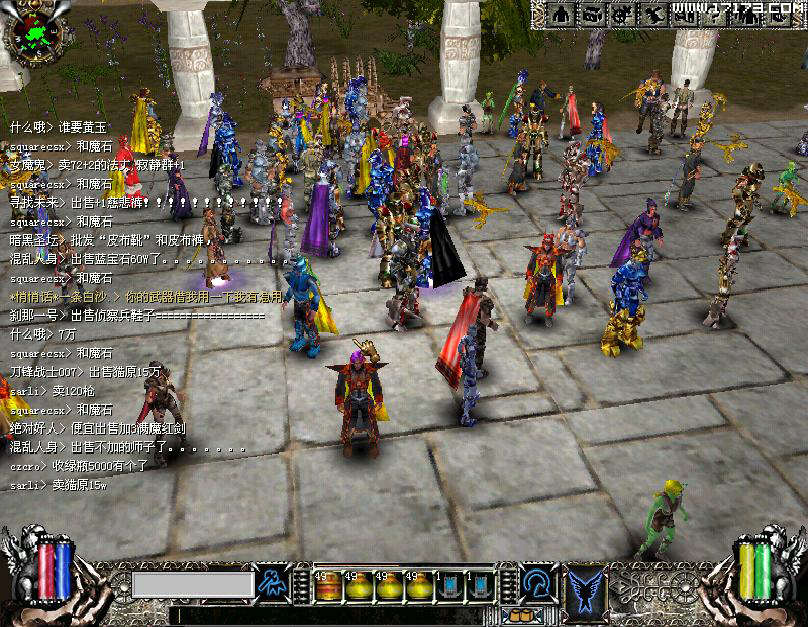Focus the chat input box
Image resolution: width=808 pixels, height=627 pixels.
[193, 584]
